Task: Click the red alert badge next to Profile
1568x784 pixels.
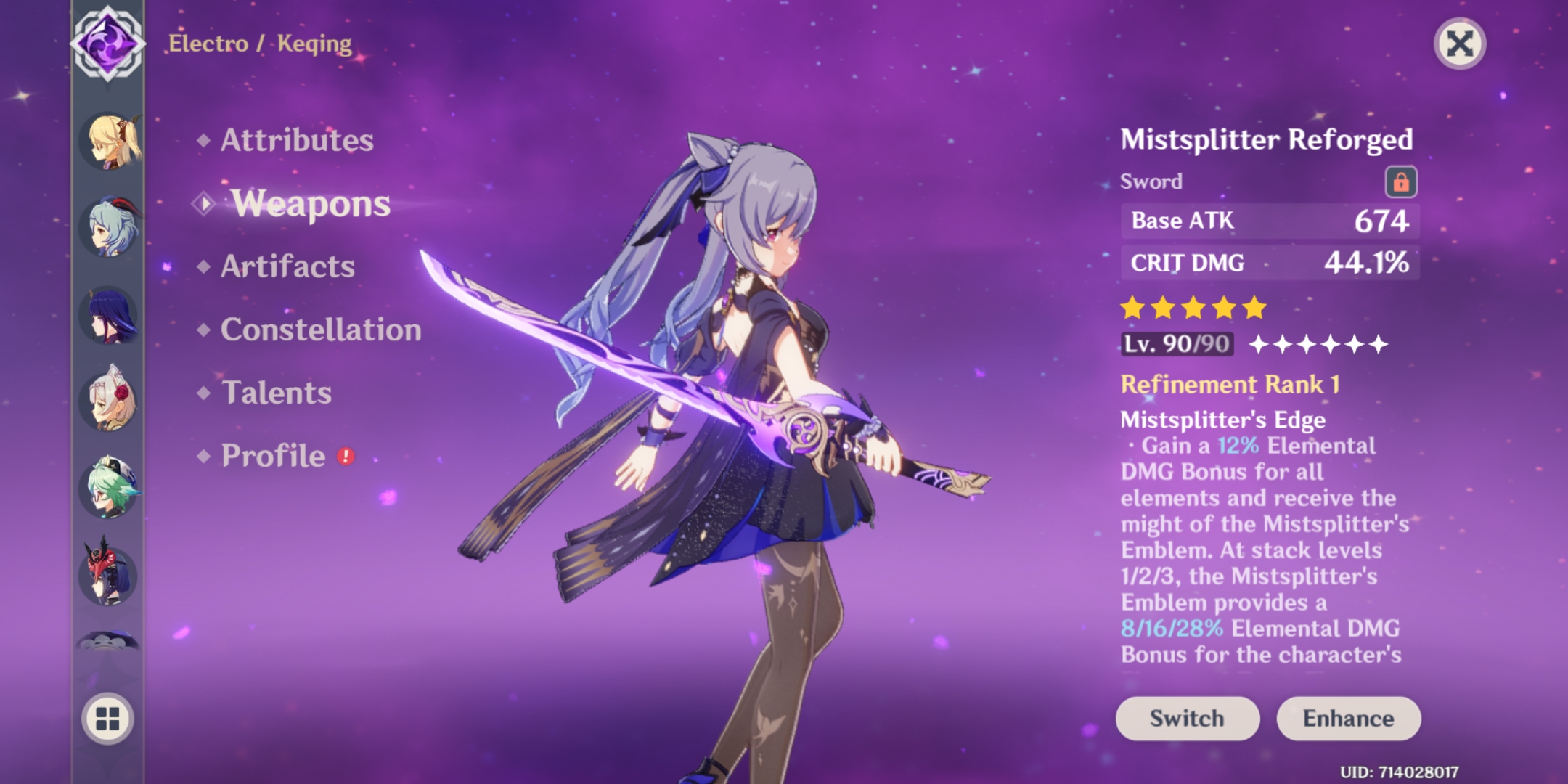Action: (347, 454)
